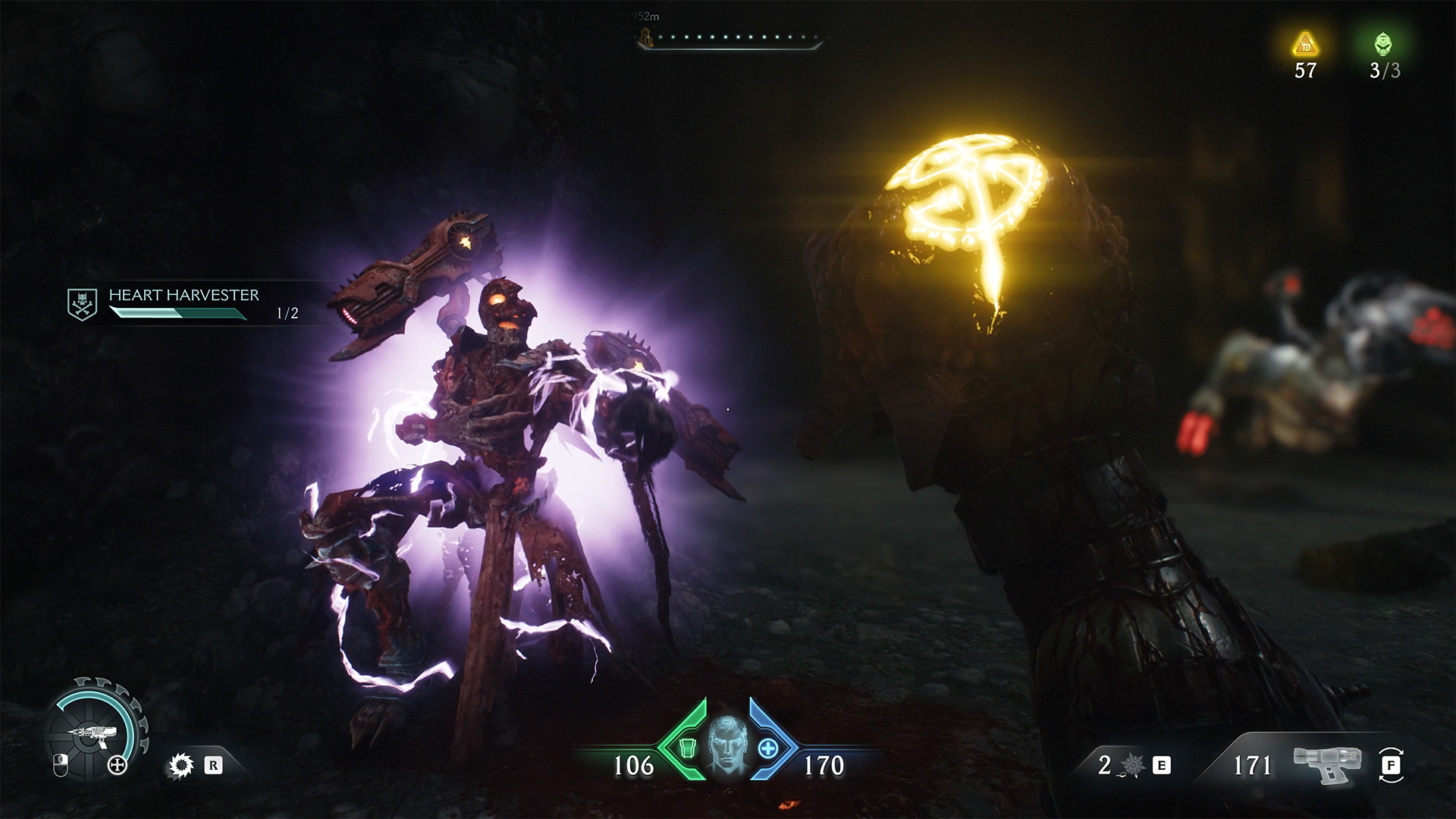Activate the spinning saw blade ability icon
The height and width of the screenshot is (819, 1456).
coord(180,766)
